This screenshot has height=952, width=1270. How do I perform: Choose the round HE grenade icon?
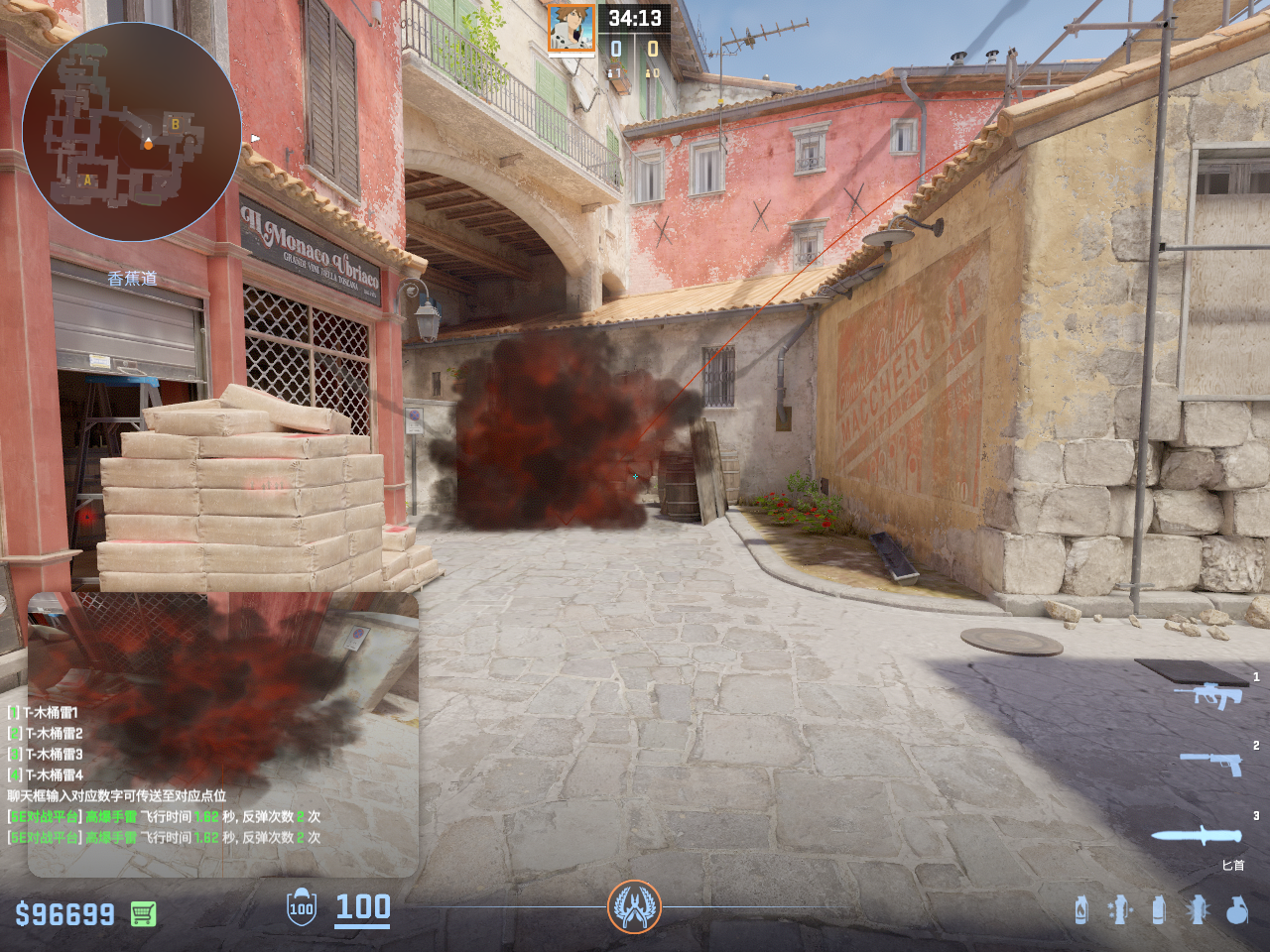1236,909
